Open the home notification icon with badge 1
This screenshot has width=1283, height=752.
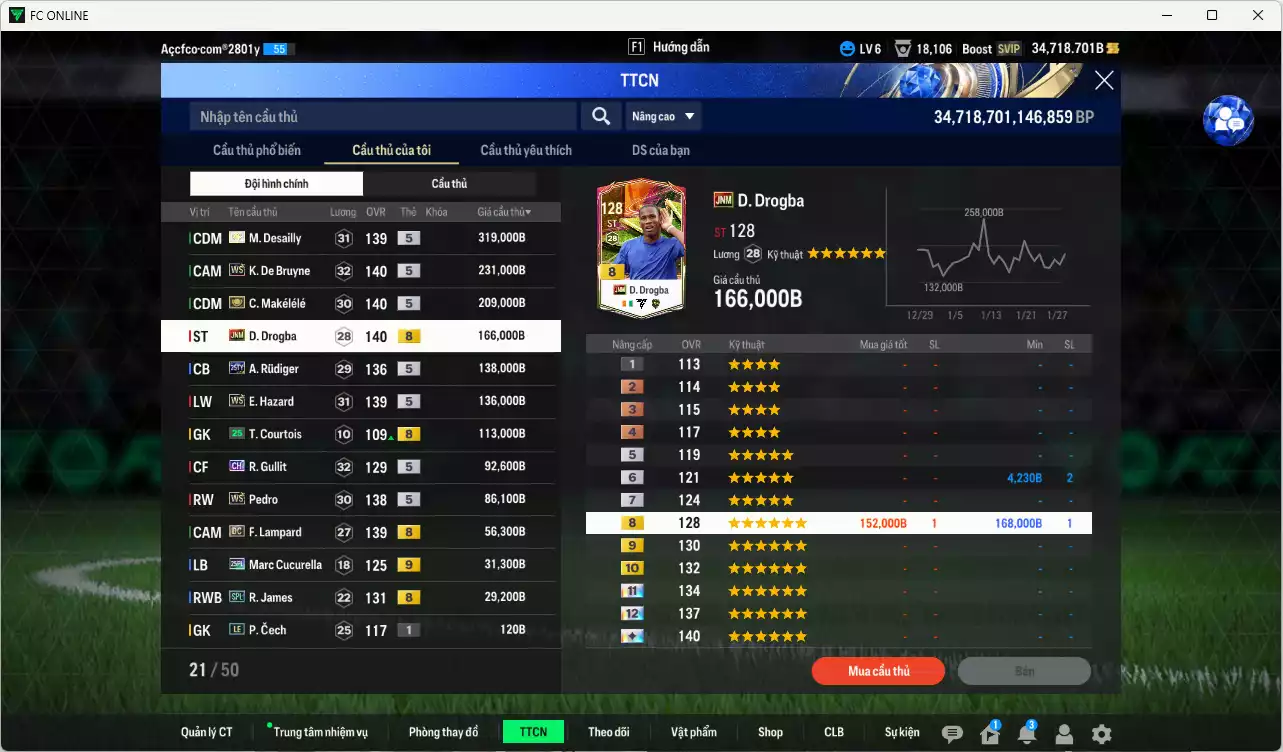[x=989, y=736]
